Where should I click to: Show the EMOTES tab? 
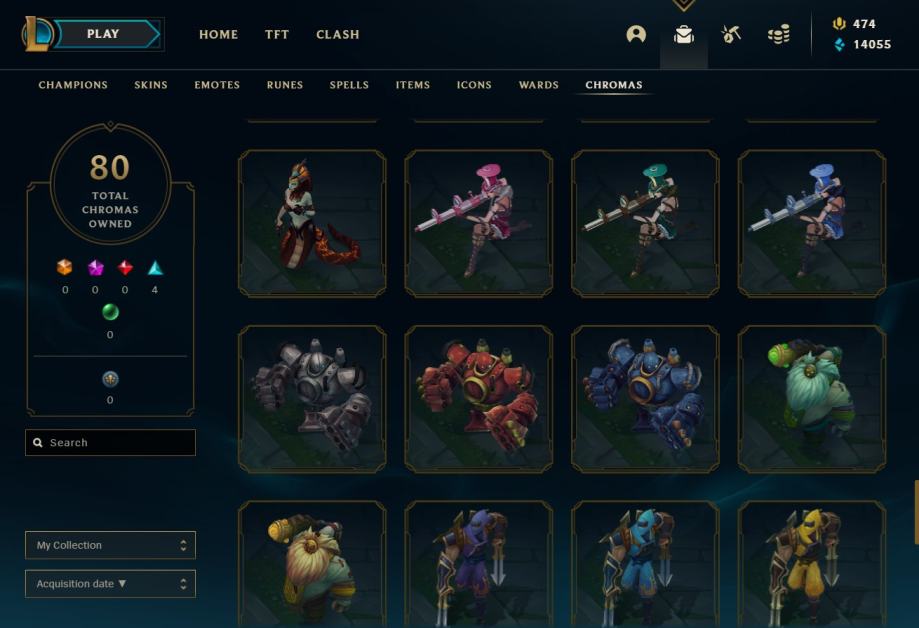tap(217, 85)
